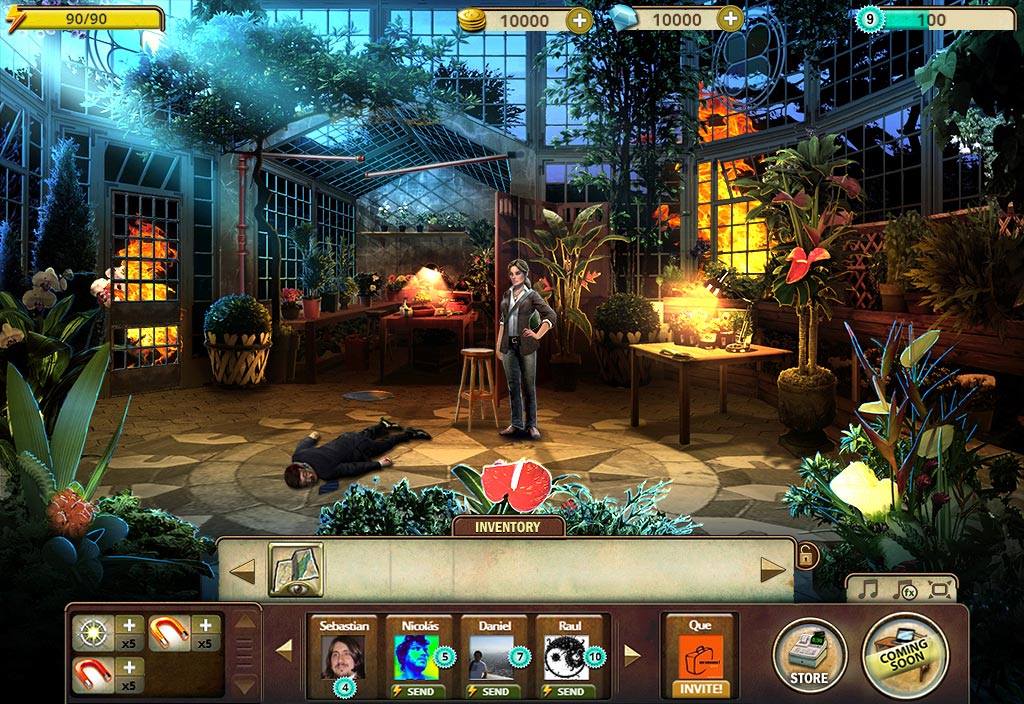Switch to fullscreen mode
1024x704 pixels.
tap(938, 590)
